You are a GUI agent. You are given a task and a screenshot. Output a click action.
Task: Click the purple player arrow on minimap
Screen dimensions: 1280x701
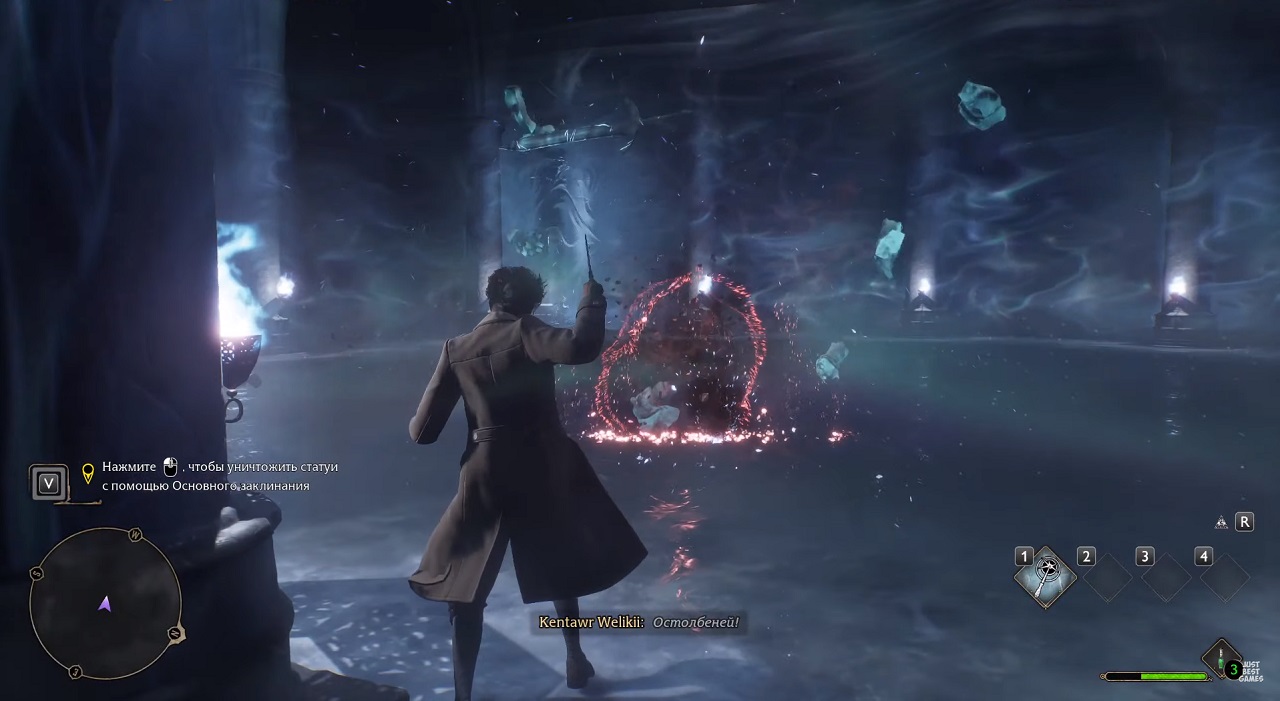tap(105, 603)
